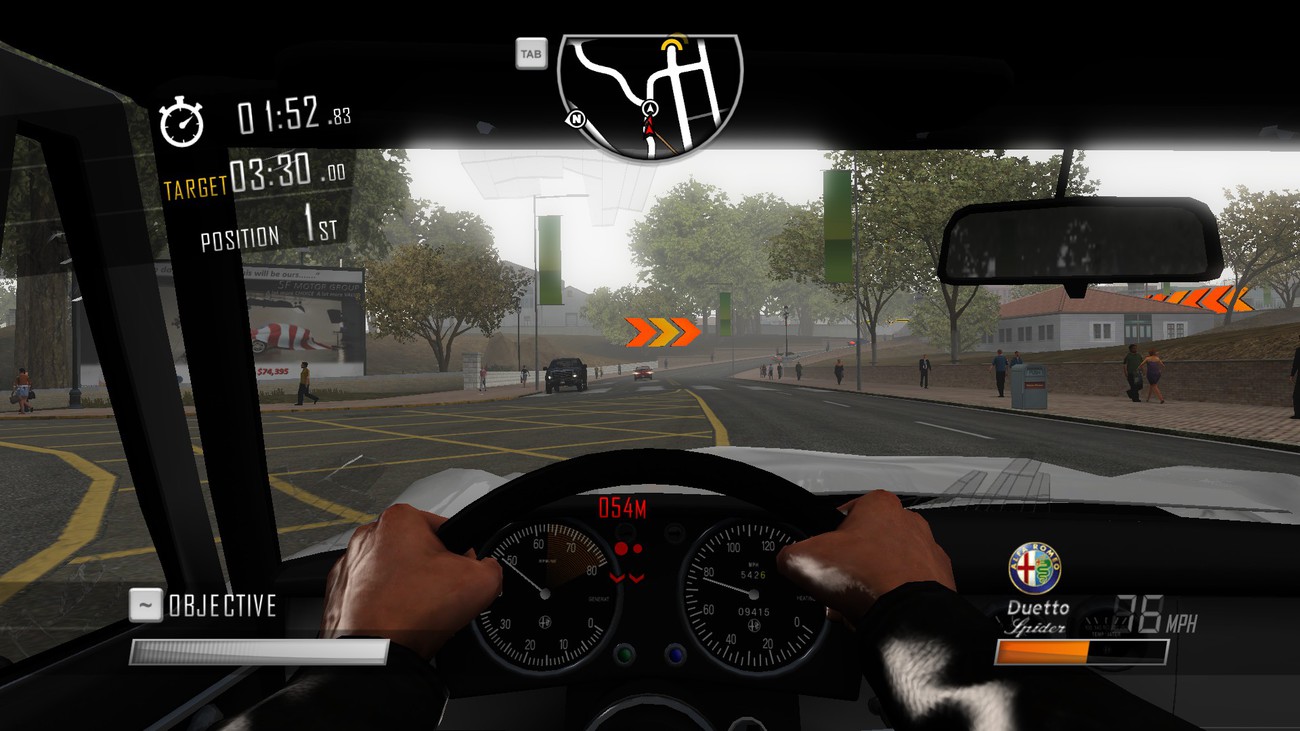Screen dimensions: 1300x731
Task: Click the Alfa Romeo car badge
Action: [1034, 568]
